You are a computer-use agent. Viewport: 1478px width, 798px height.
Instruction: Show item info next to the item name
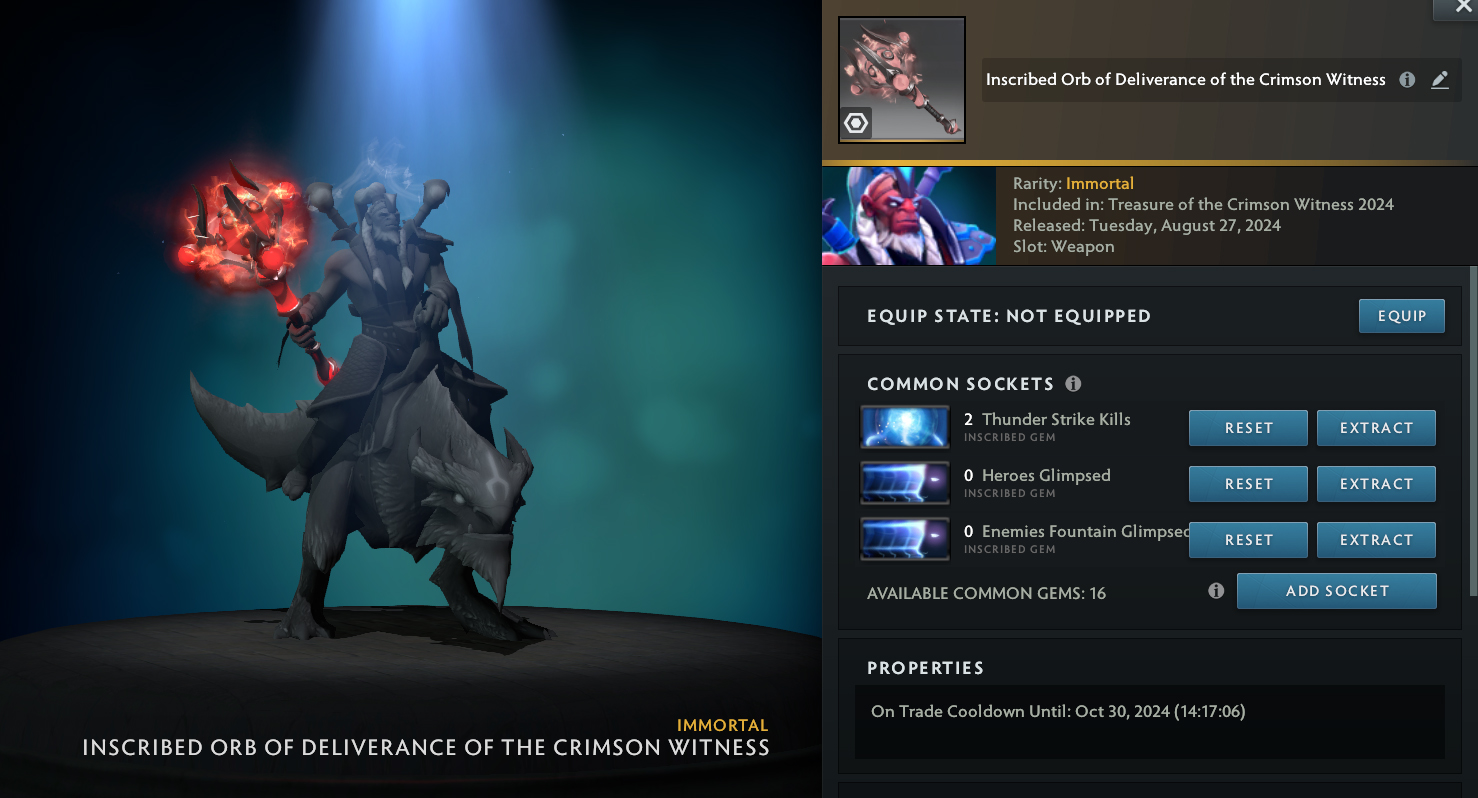tap(1407, 80)
